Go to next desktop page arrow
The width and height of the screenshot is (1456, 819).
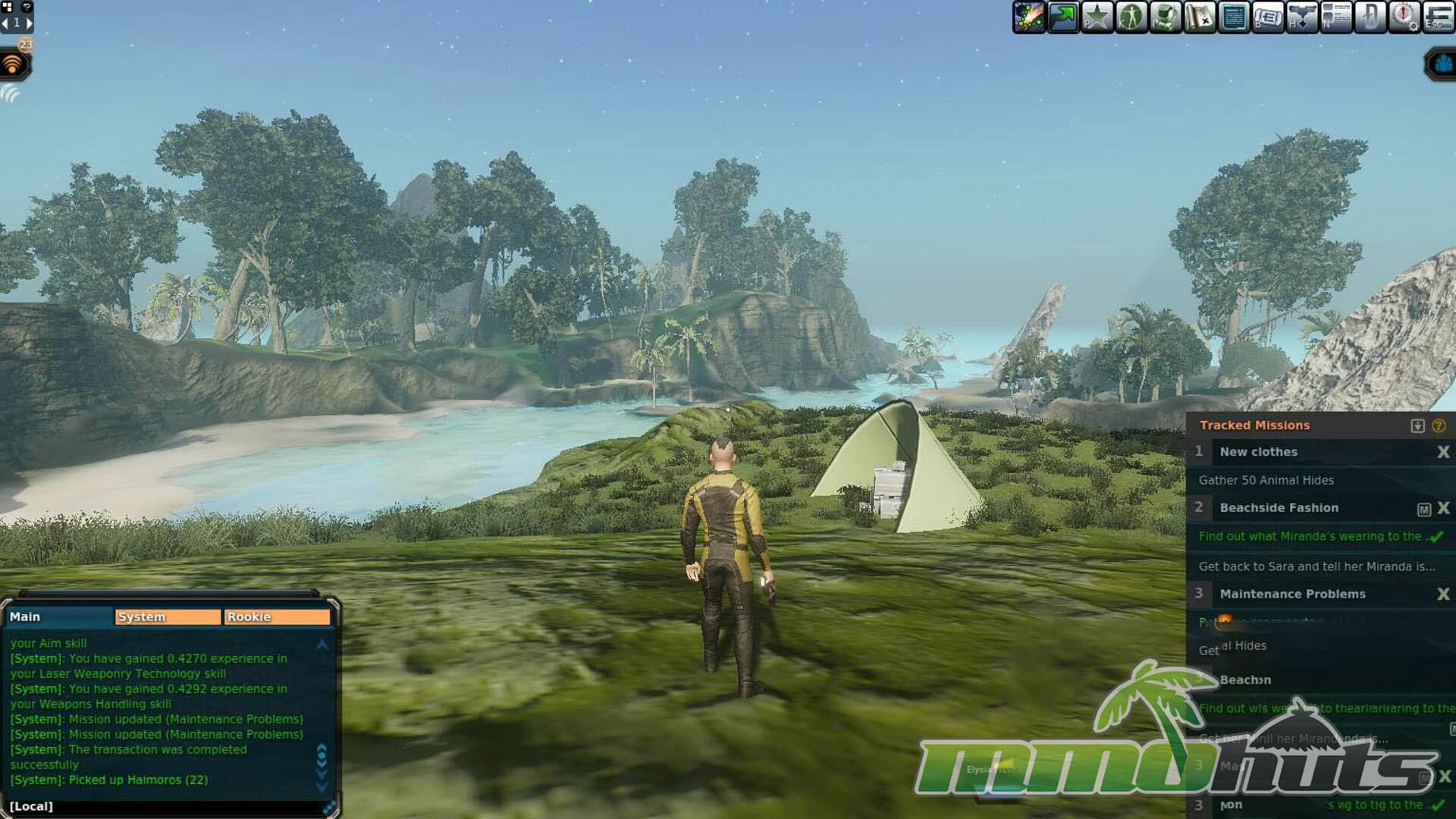(x=30, y=23)
